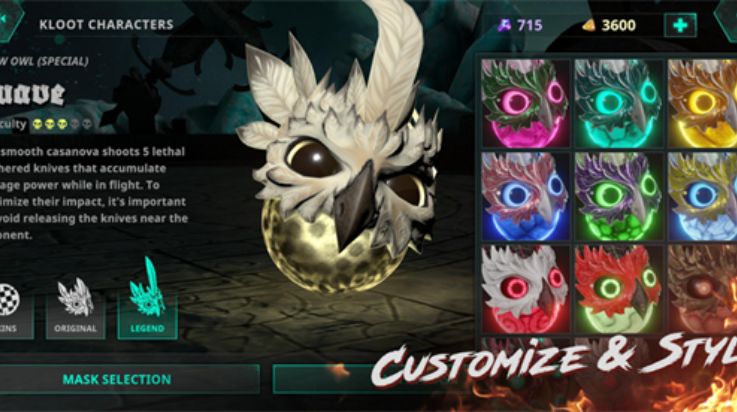This screenshot has height=412, width=737.
Task: Open the Mask Selection menu
Action: [117, 379]
